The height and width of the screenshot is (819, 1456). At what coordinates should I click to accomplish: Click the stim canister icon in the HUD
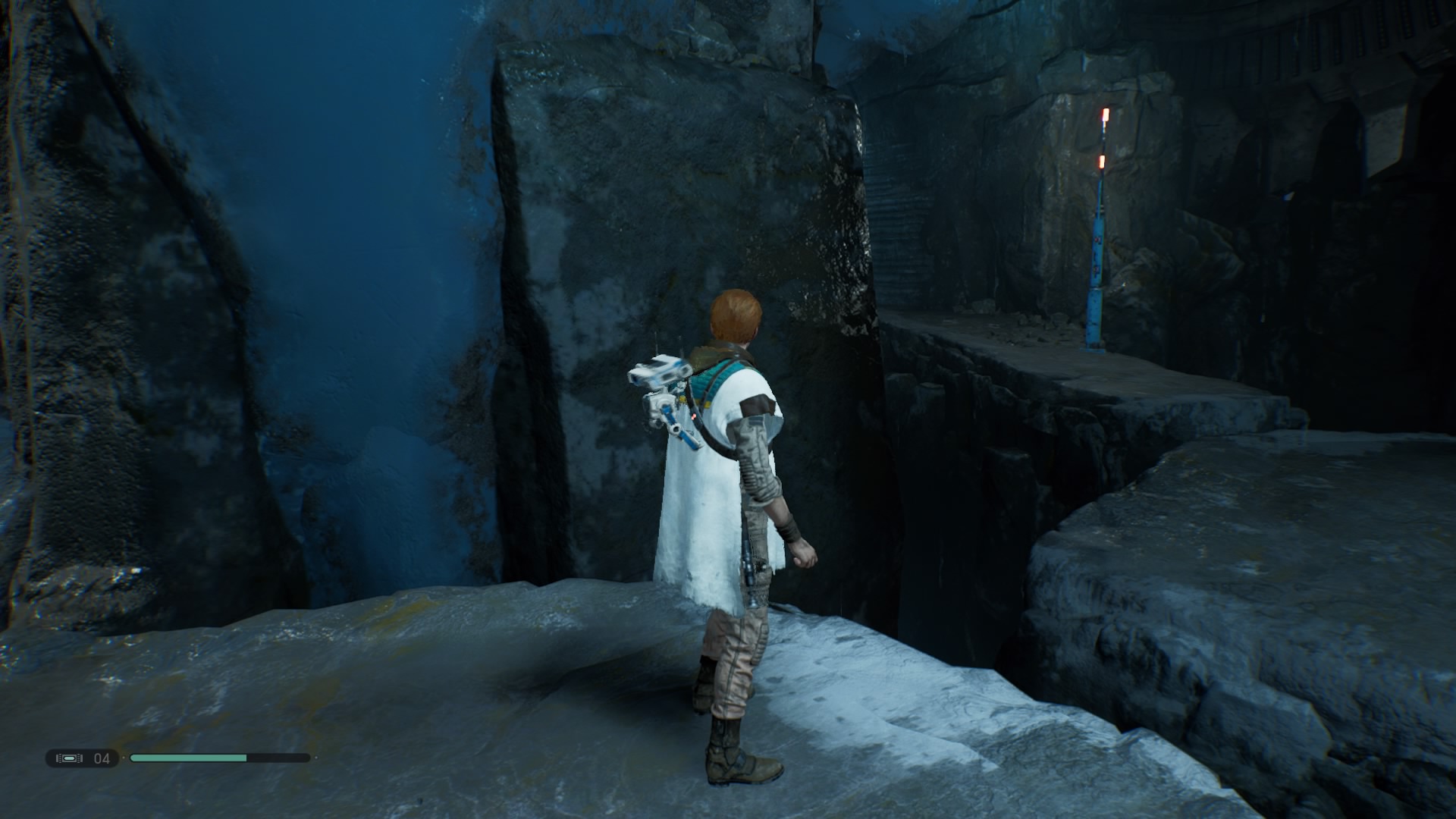point(68,758)
